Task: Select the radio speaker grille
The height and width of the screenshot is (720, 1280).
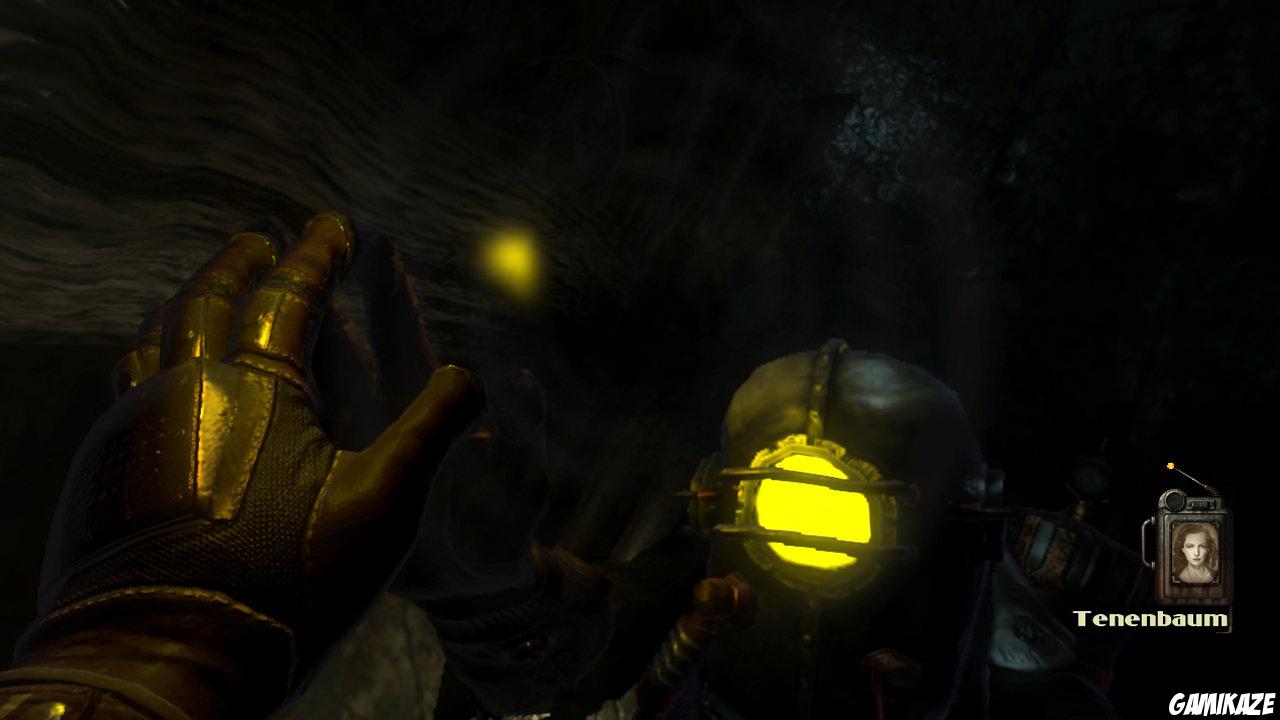Action: click(1175, 501)
